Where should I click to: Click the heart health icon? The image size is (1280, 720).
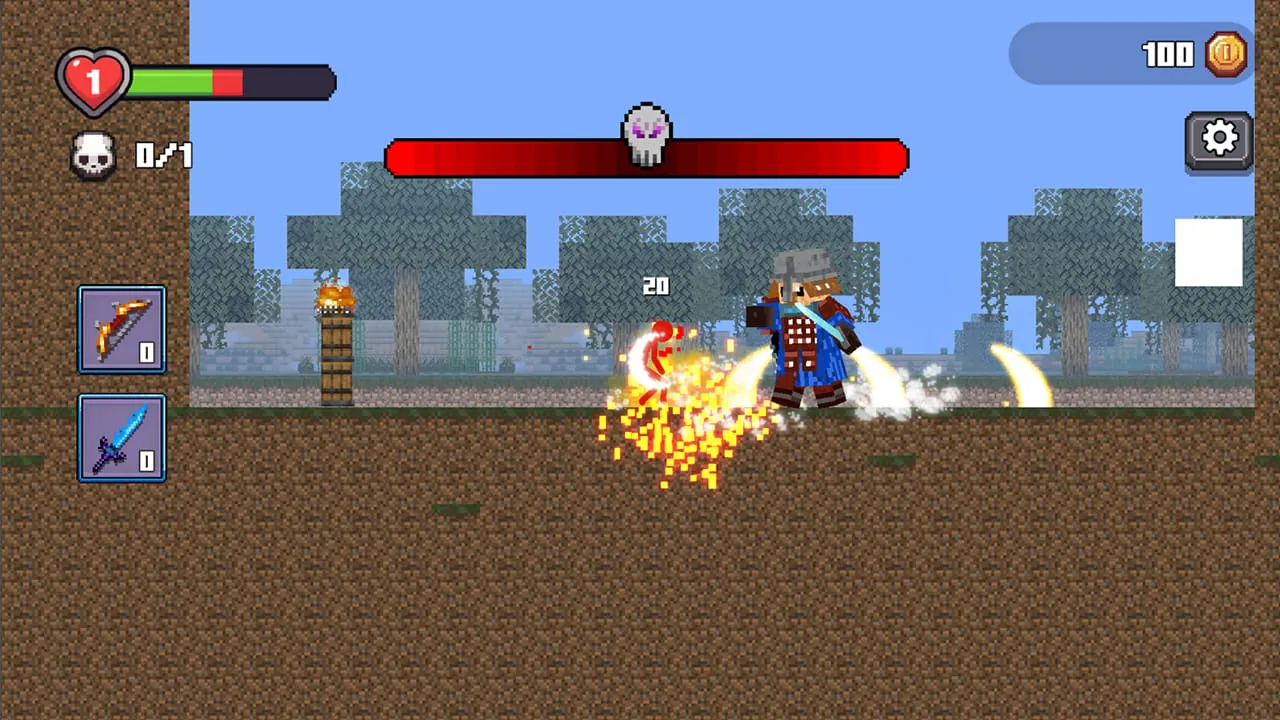coord(93,80)
